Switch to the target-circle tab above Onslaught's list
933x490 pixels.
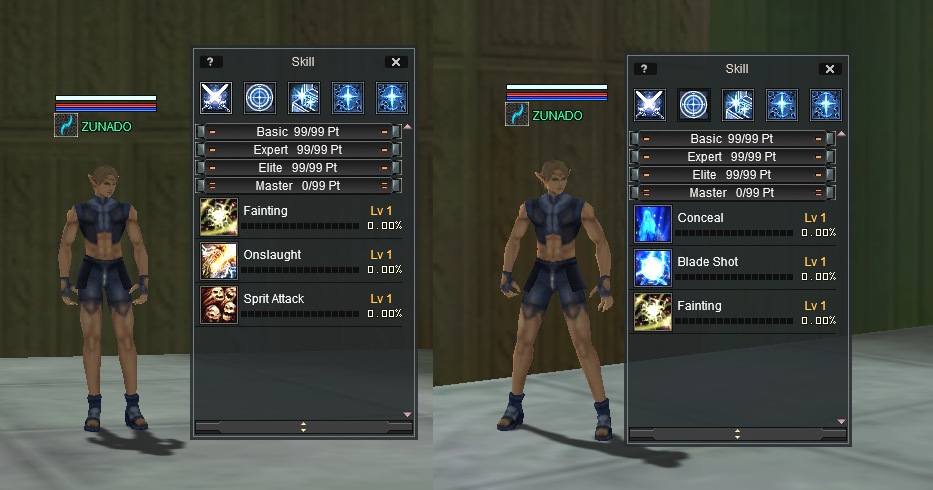(x=260, y=98)
